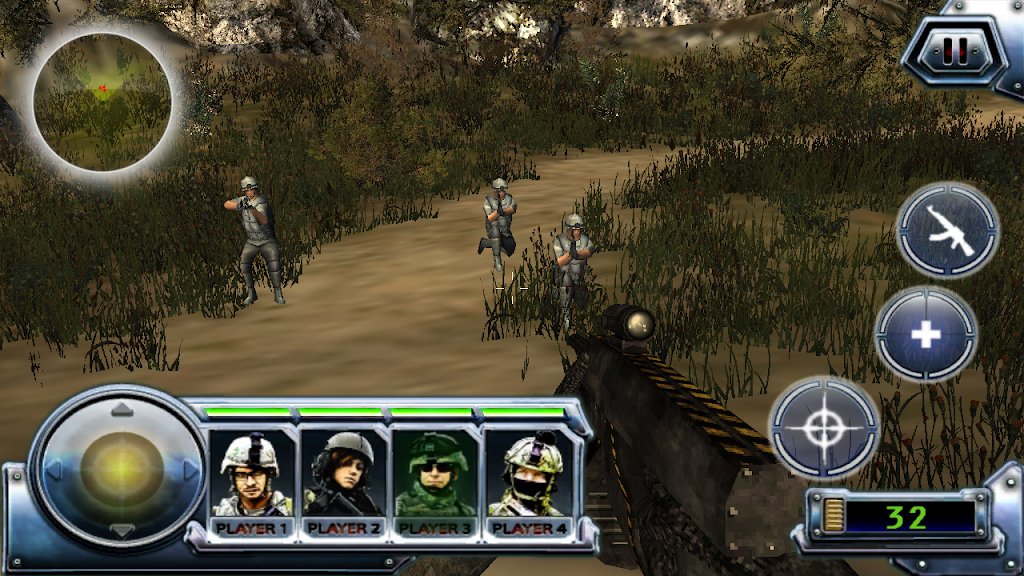1024x576 pixels.
Task: Click the circular radar minimap
Action: point(102,101)
